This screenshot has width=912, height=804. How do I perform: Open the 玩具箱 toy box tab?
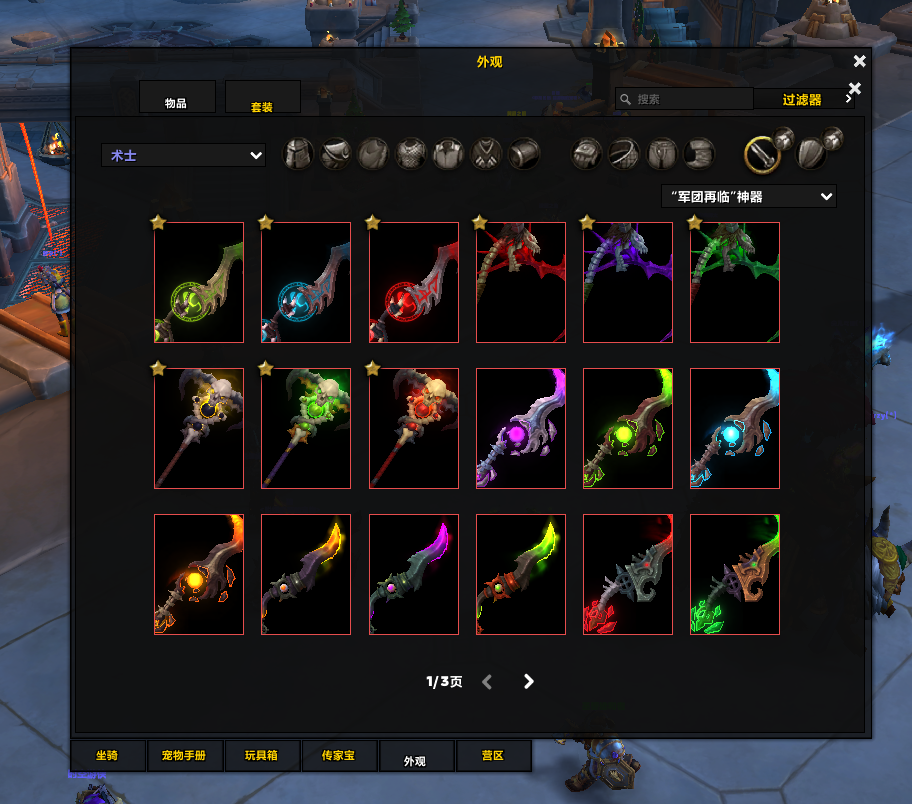pyautogui.click(x=261, y=756)
